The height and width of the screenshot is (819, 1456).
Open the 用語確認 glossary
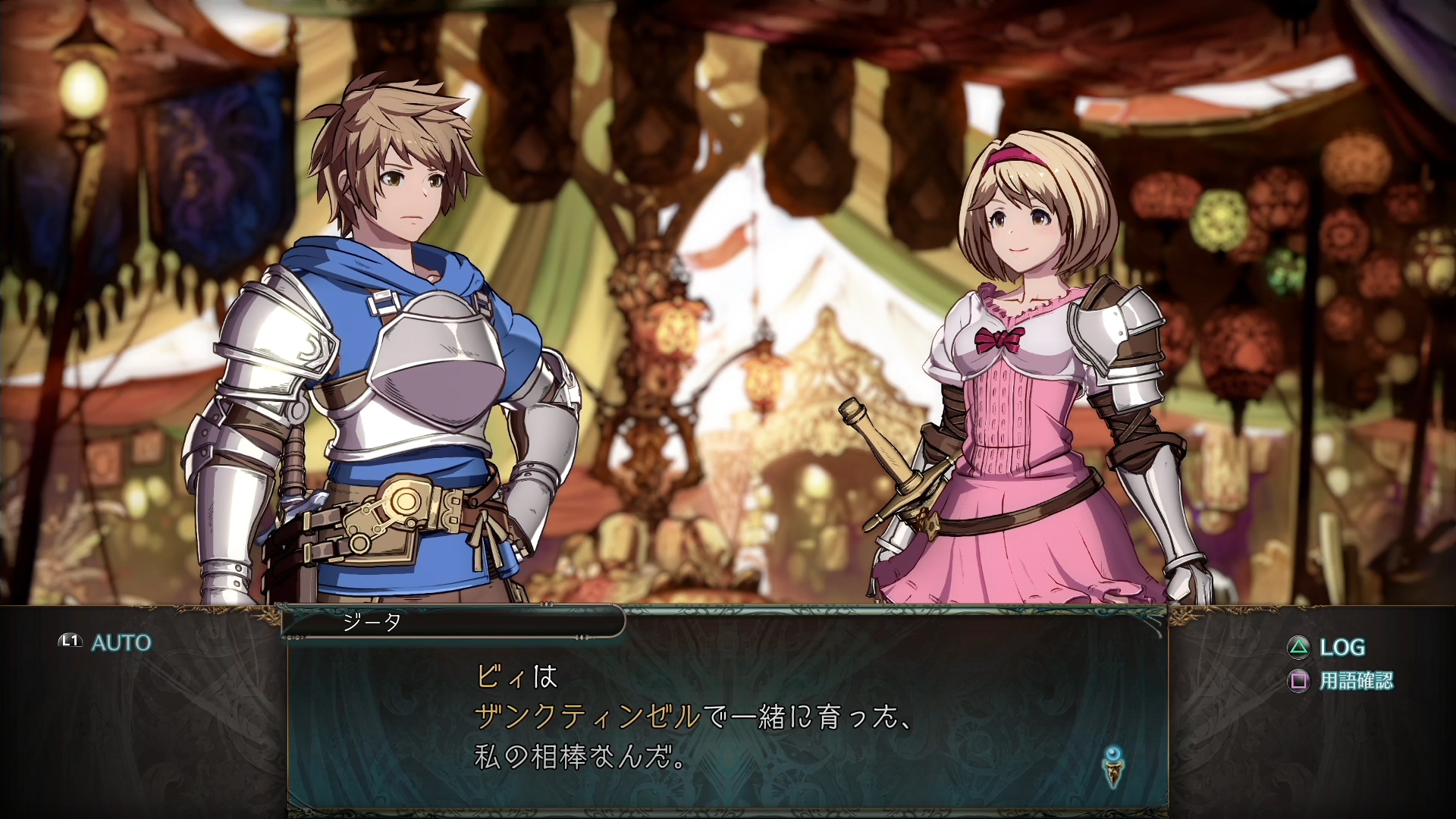1341,681
